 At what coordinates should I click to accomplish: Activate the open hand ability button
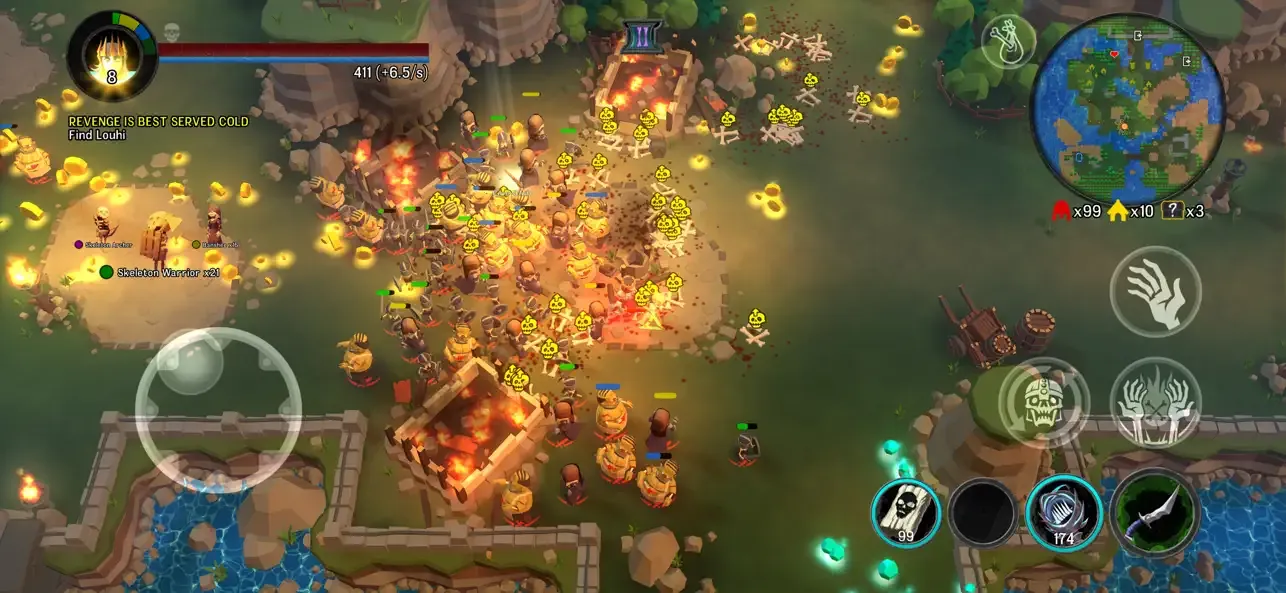coord(1155,291)
